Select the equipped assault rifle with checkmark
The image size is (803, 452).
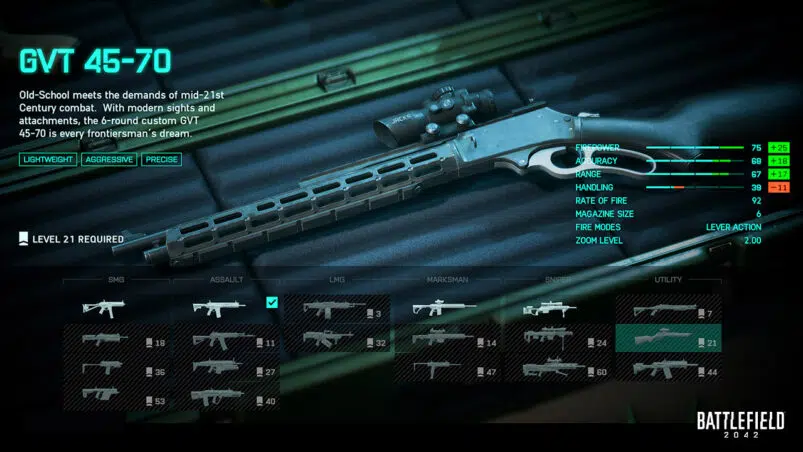click(x=228, y=308)
